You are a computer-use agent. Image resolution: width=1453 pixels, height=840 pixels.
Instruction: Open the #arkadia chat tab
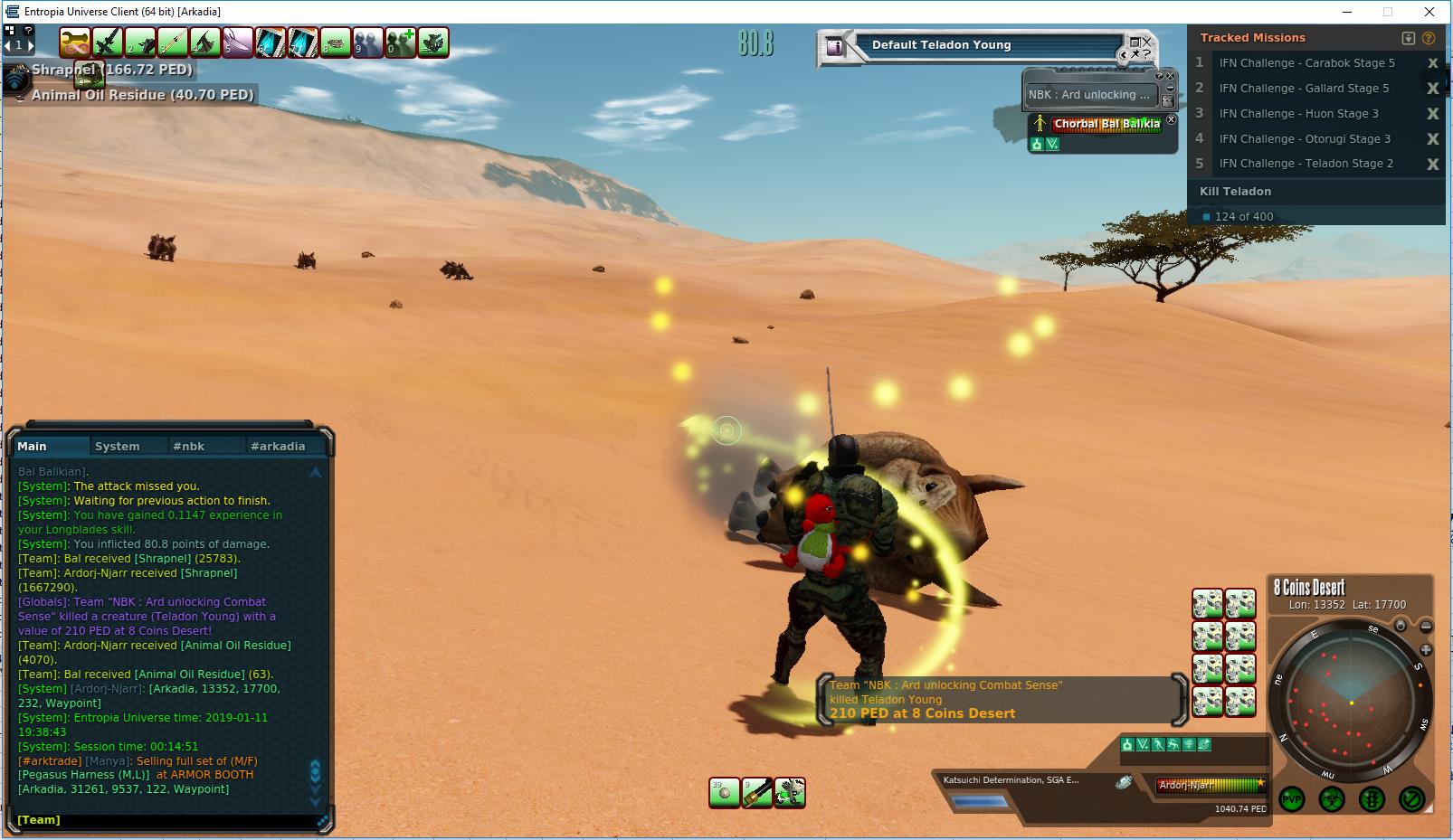[278, 446]
